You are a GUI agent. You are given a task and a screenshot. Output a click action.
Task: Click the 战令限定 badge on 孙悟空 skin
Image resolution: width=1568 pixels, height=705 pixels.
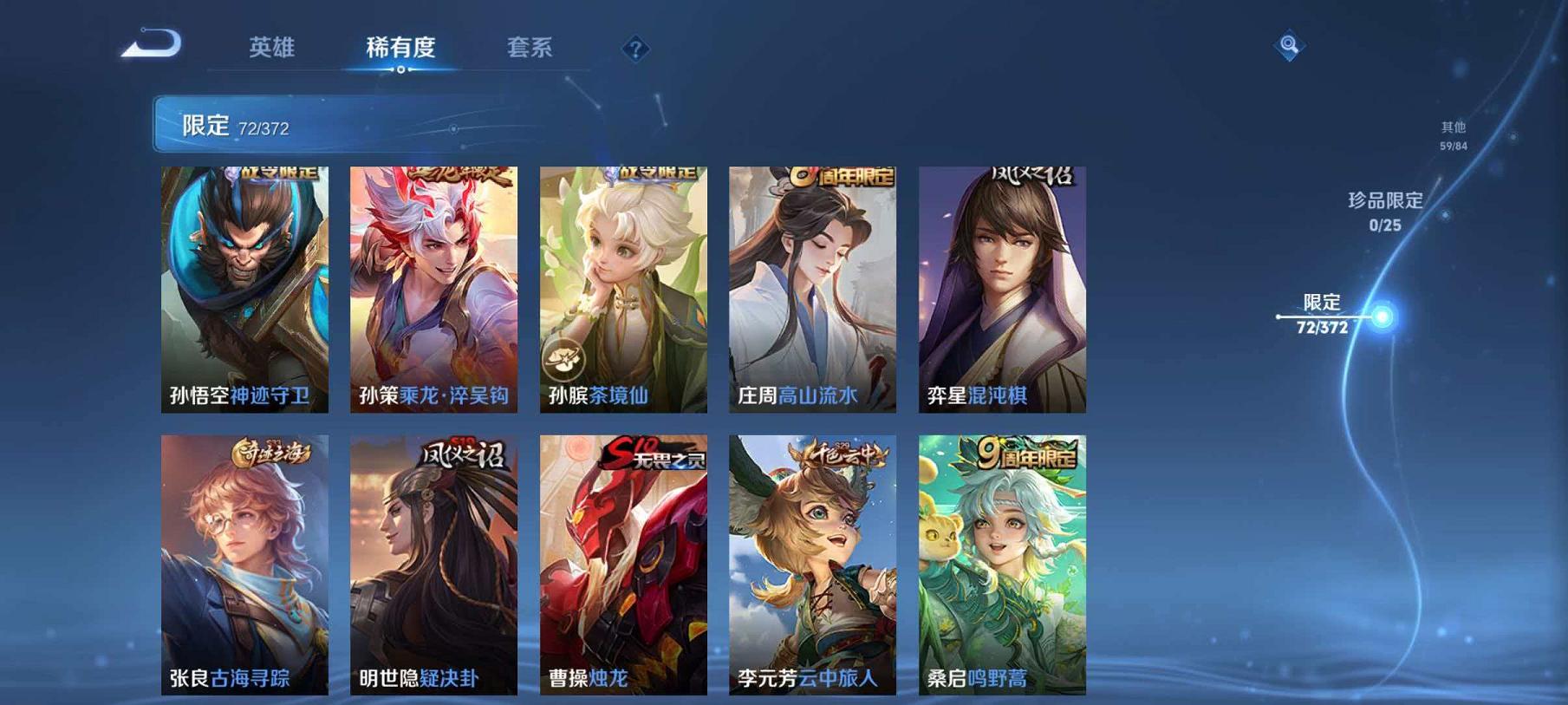[273, 172]
